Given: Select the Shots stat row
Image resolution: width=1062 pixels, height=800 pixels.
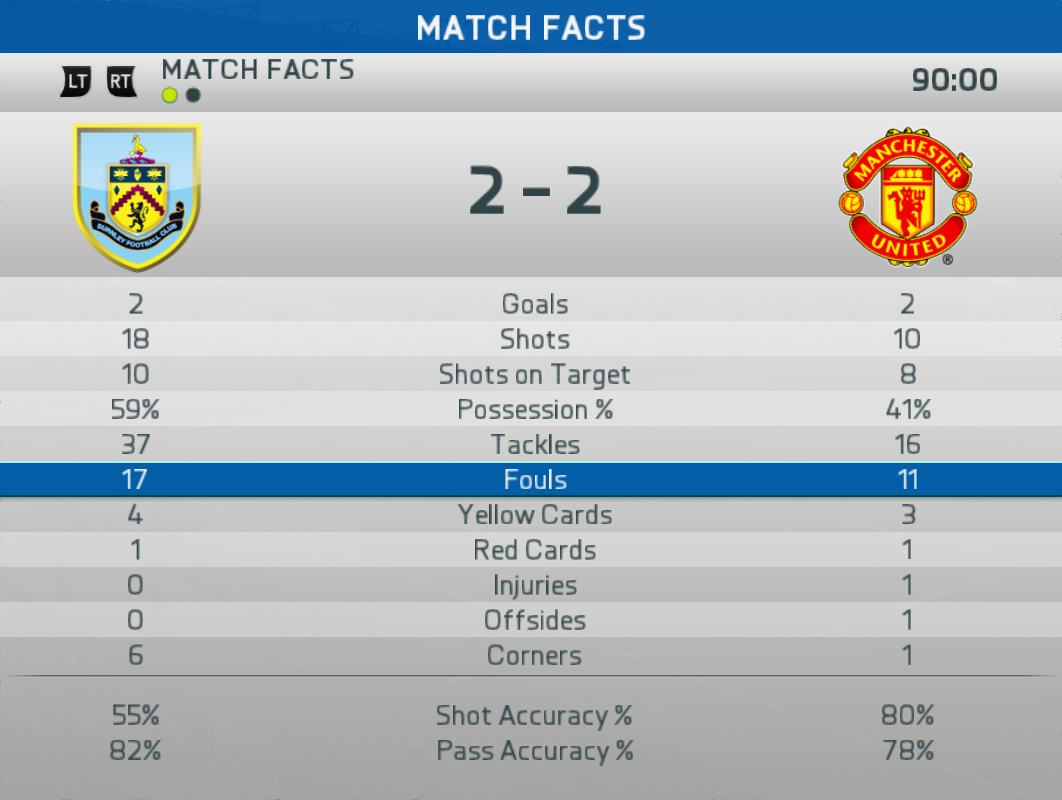Looking at the screenshot, I should (534, 339).
